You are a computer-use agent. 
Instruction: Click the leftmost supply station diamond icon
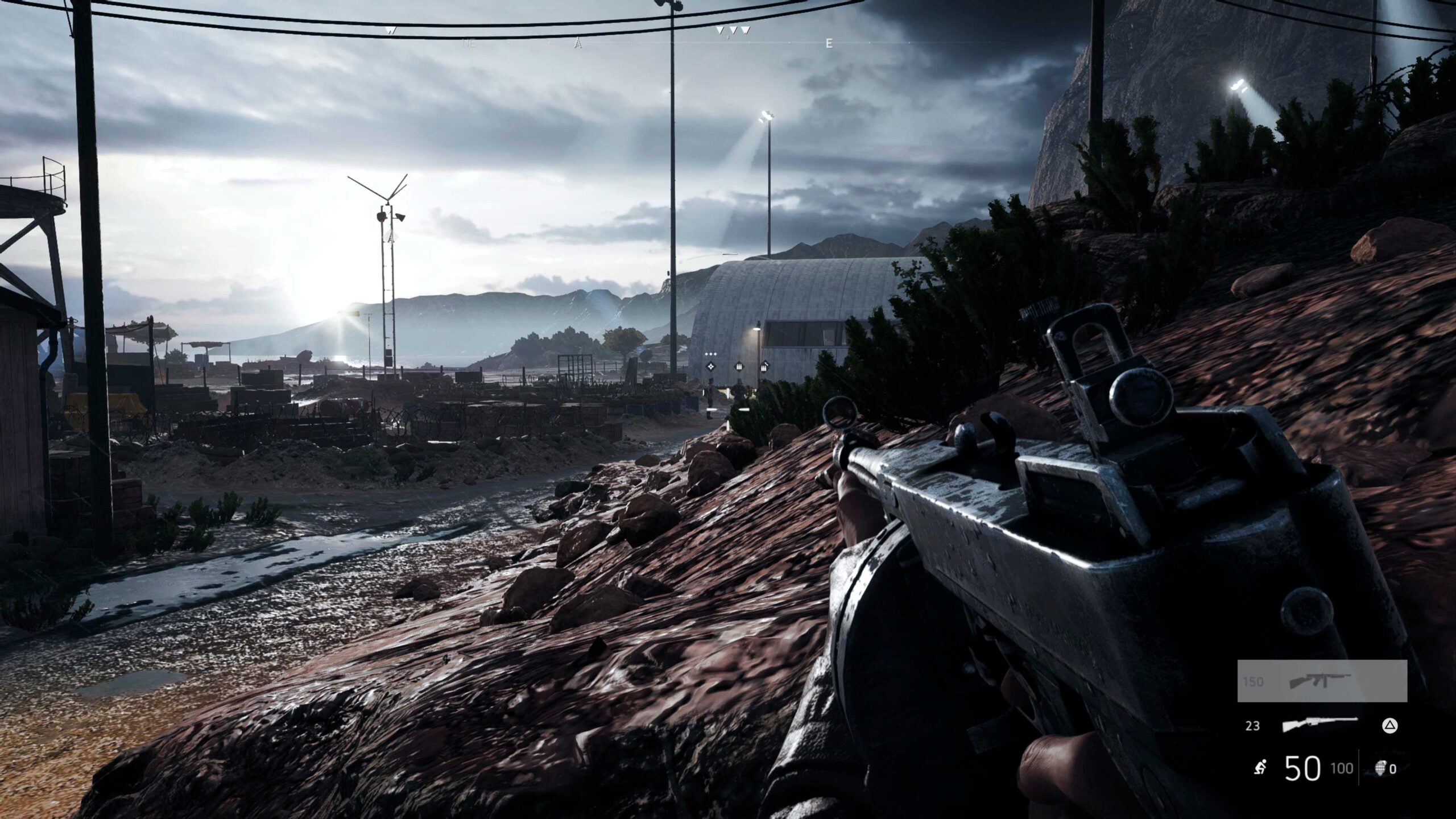click(x=739, y=367)
